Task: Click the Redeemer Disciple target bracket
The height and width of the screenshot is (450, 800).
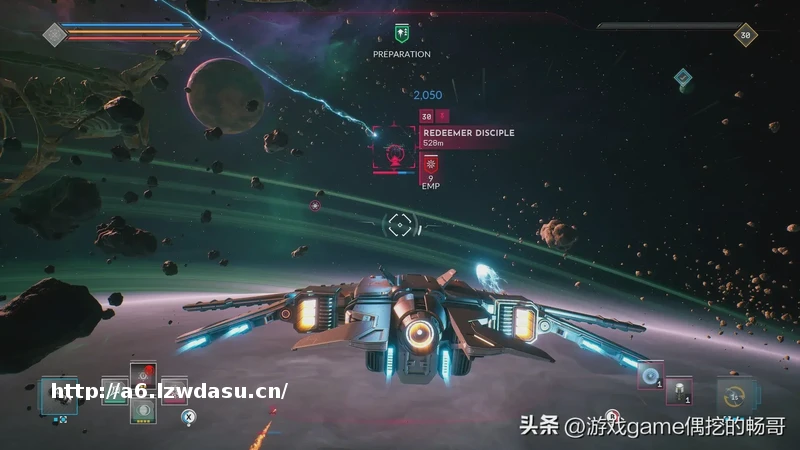Action: click(396, 152)
